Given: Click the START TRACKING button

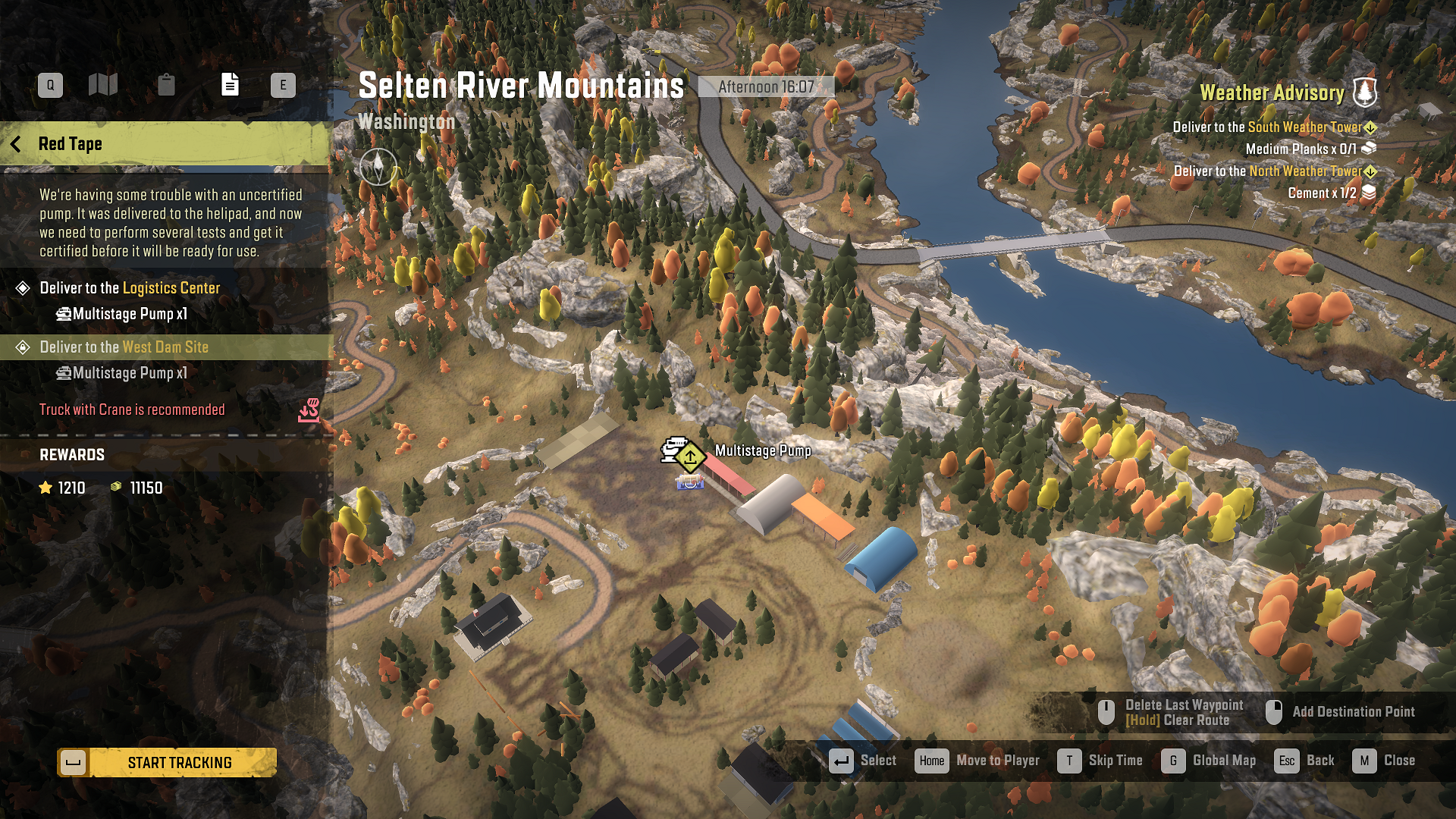Looking at the screenshot, I should coord(167,762).
